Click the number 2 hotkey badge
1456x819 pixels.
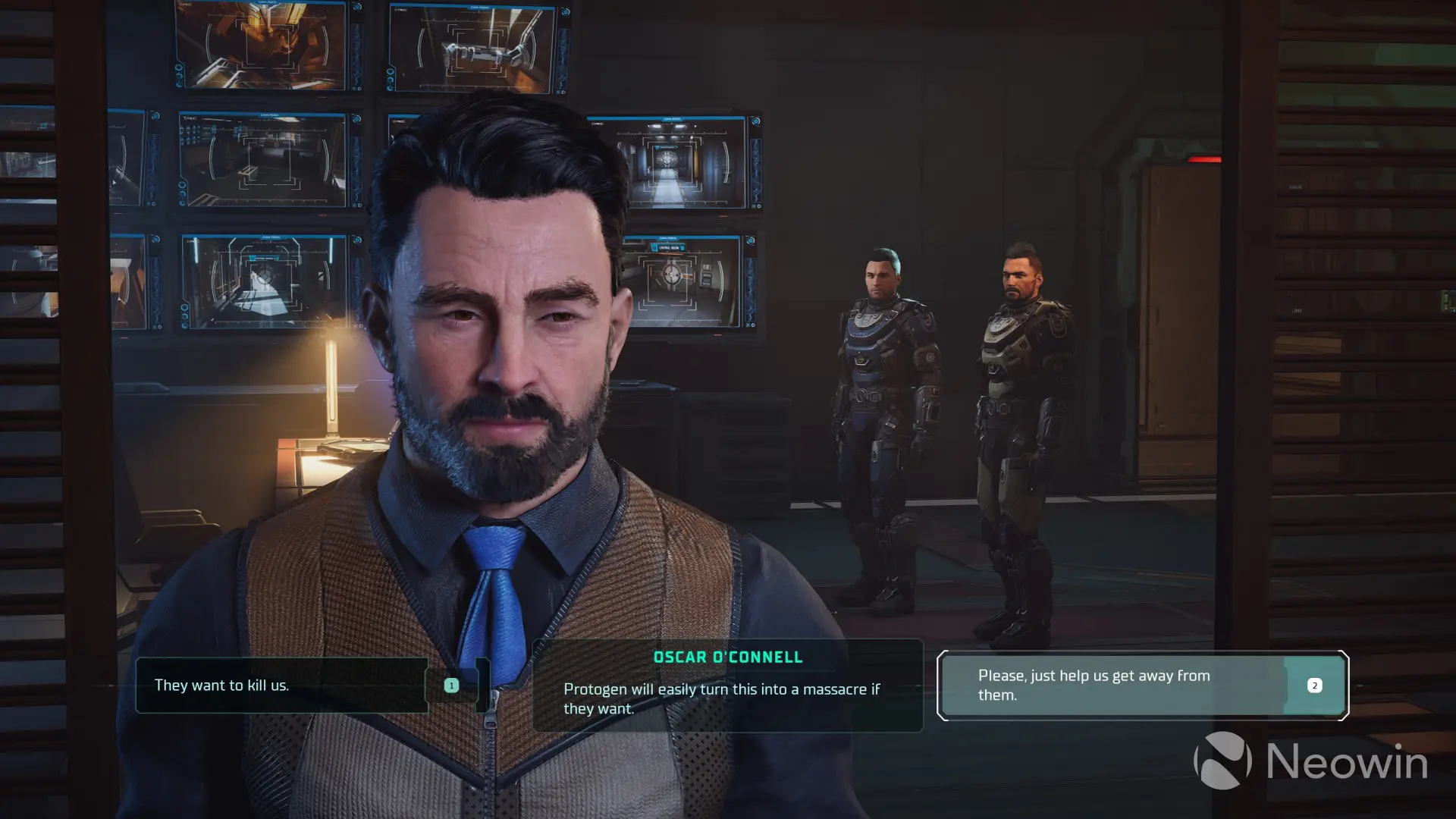[x=1314, y=685]
